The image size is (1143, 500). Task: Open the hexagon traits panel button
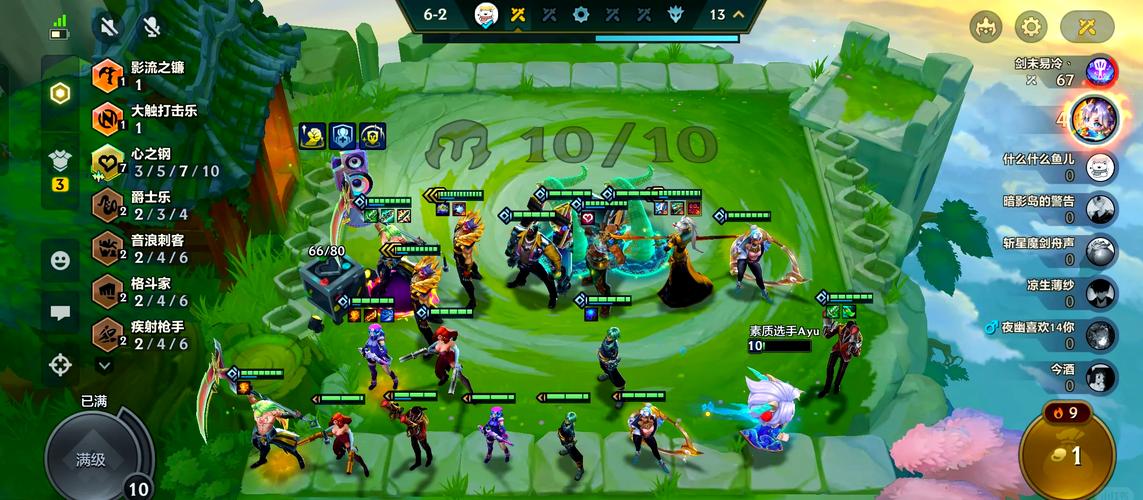(61, 94)
